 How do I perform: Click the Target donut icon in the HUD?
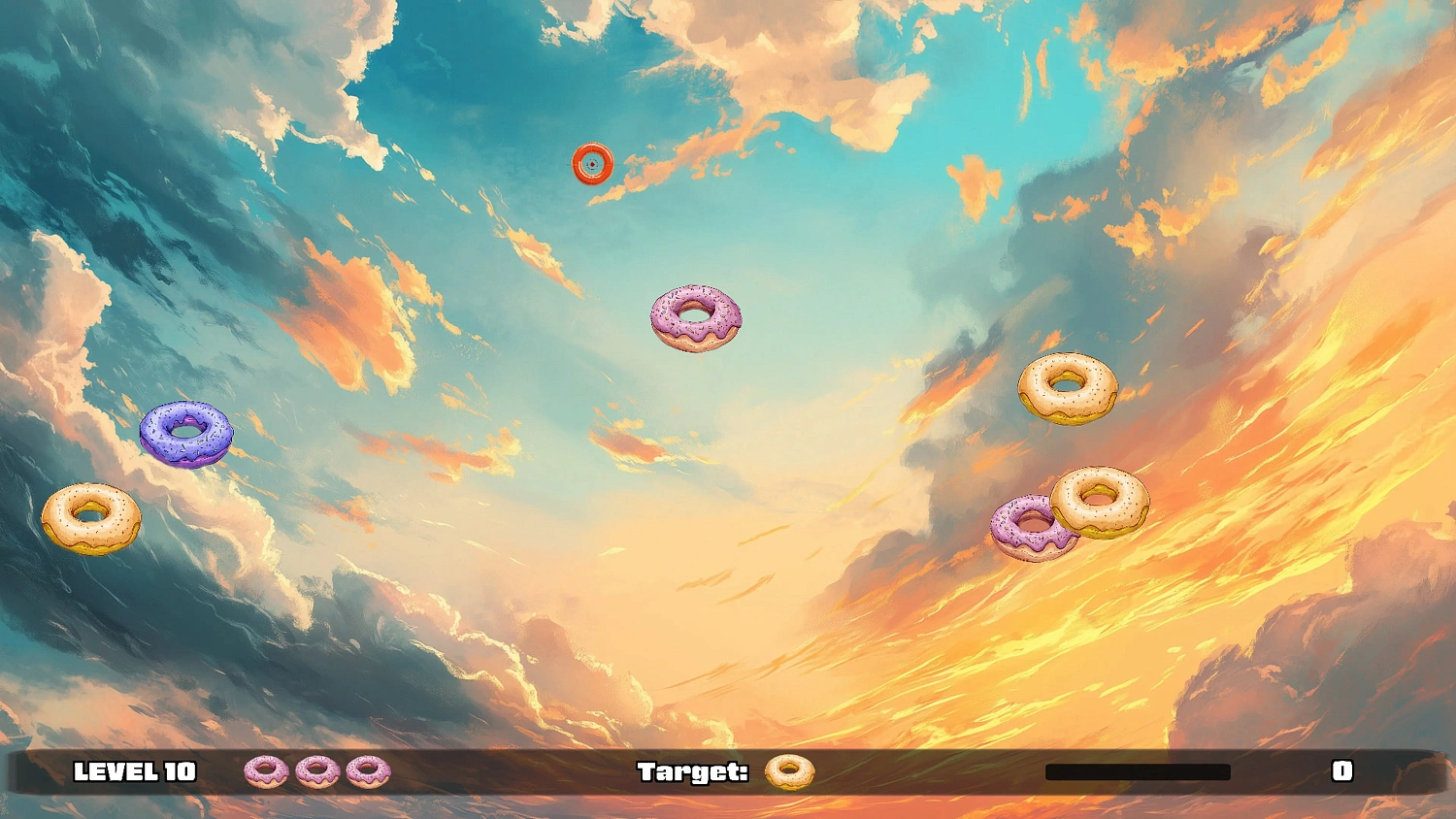pos(788,772)
